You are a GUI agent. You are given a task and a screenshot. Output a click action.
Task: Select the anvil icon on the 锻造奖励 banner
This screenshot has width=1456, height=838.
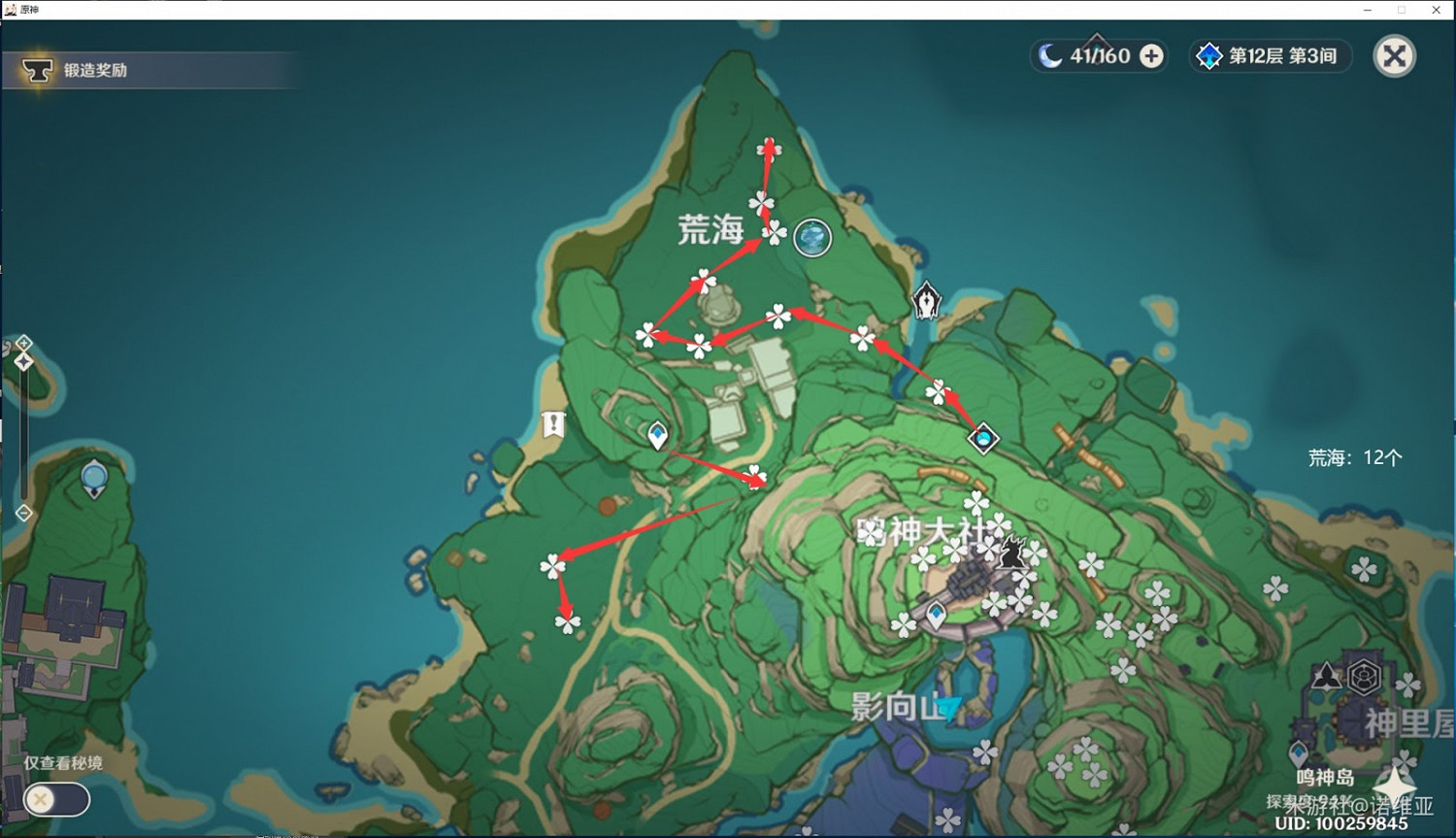click(x=37, y=70)
